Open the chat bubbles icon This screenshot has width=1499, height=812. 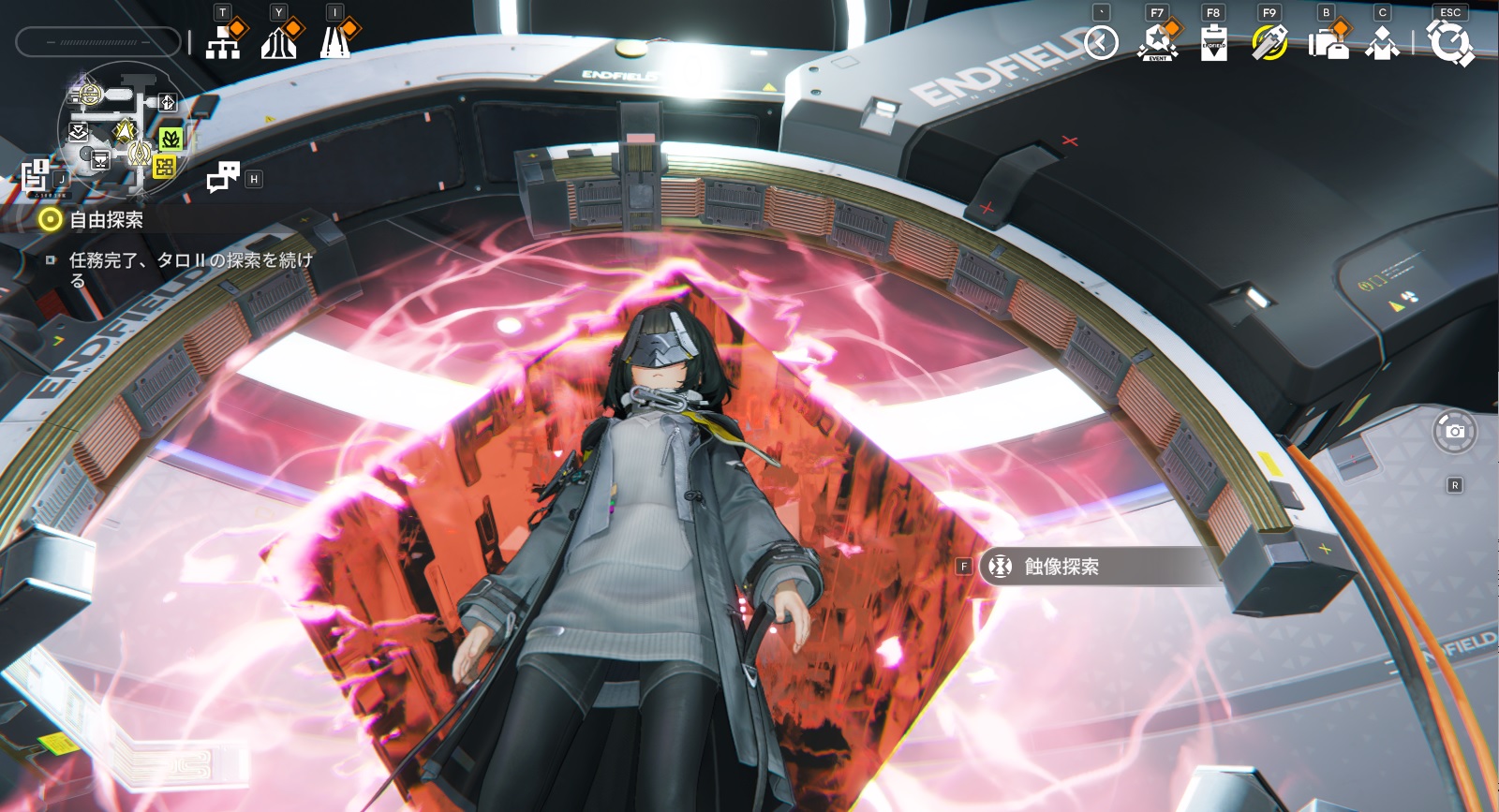[x=223, y=176]
